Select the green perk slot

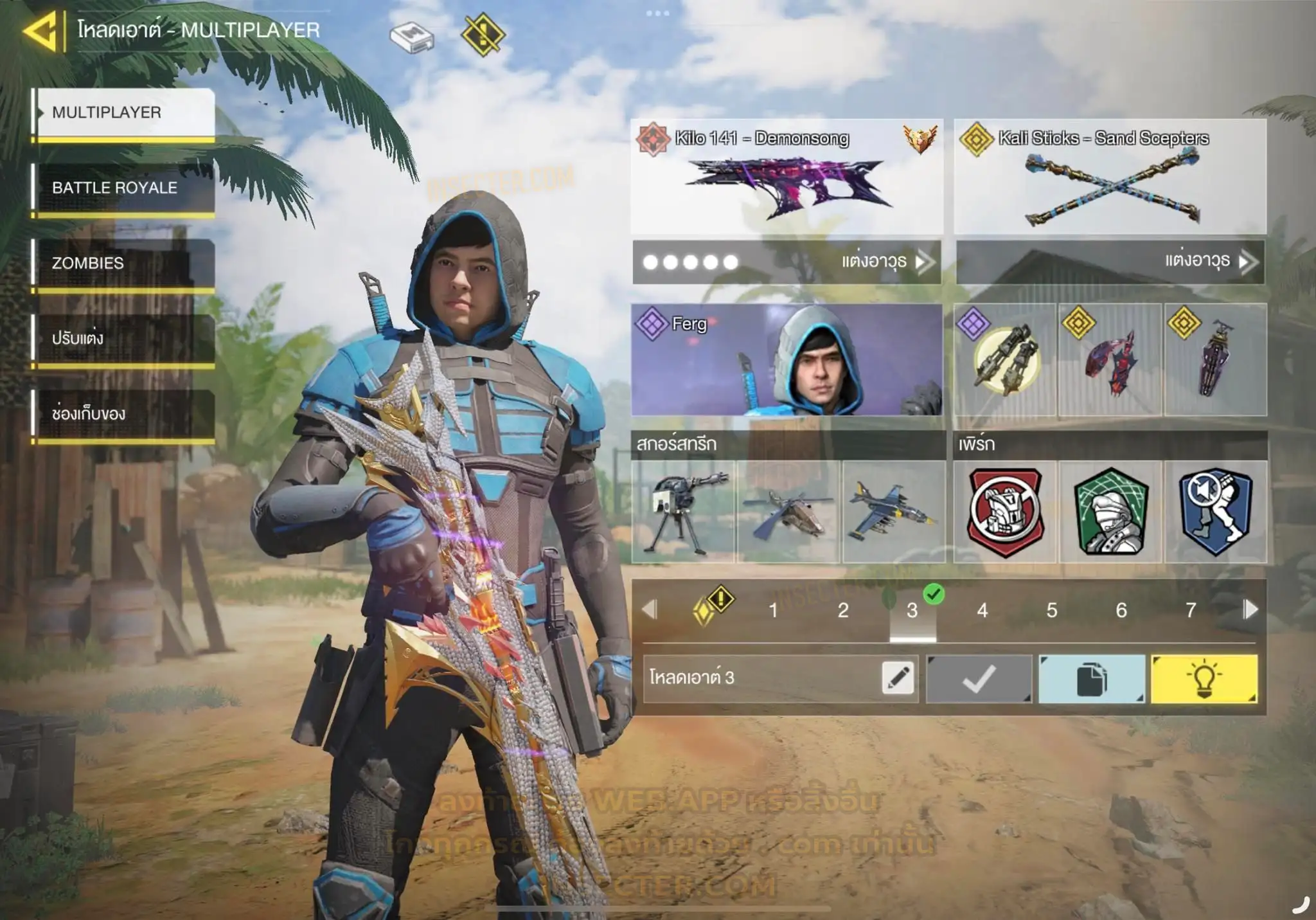pos(1110,512)
